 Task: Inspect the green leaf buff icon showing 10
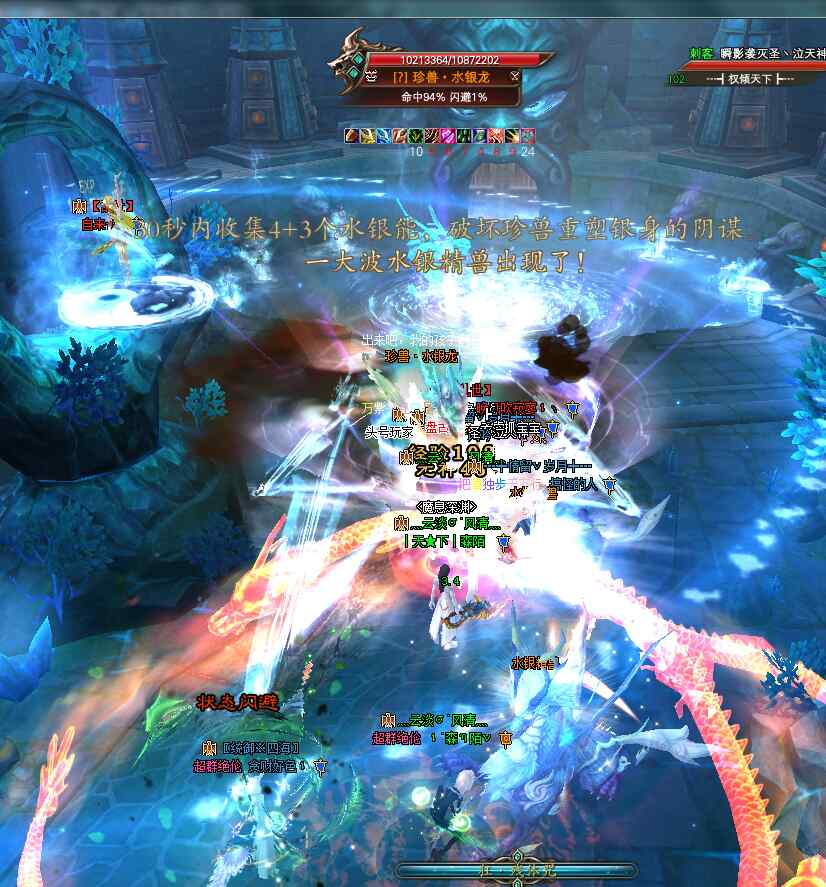416,135
